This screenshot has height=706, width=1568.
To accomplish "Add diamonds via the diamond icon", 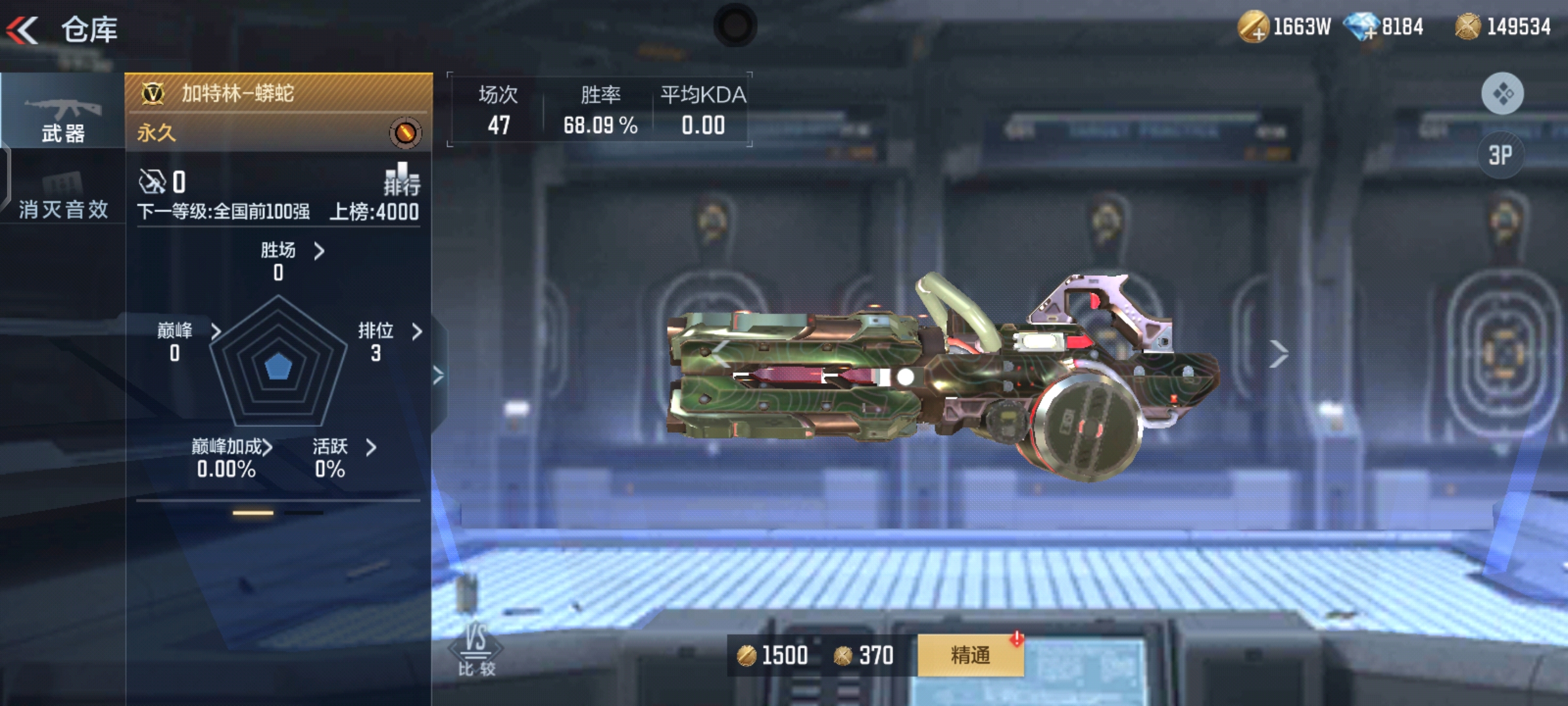I will pos(1362,28).
